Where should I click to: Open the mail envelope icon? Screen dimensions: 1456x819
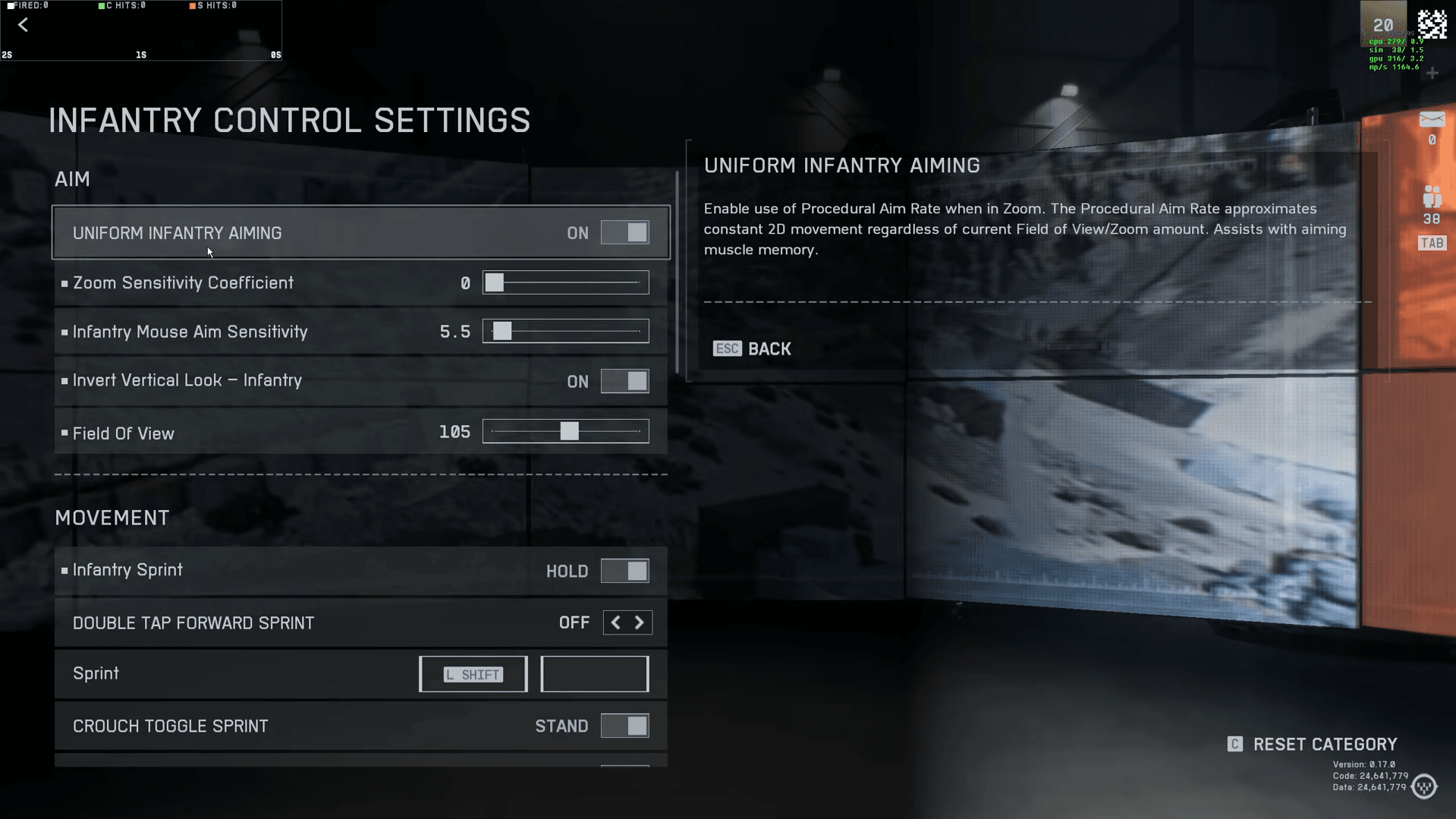[x=1432, y=120]
